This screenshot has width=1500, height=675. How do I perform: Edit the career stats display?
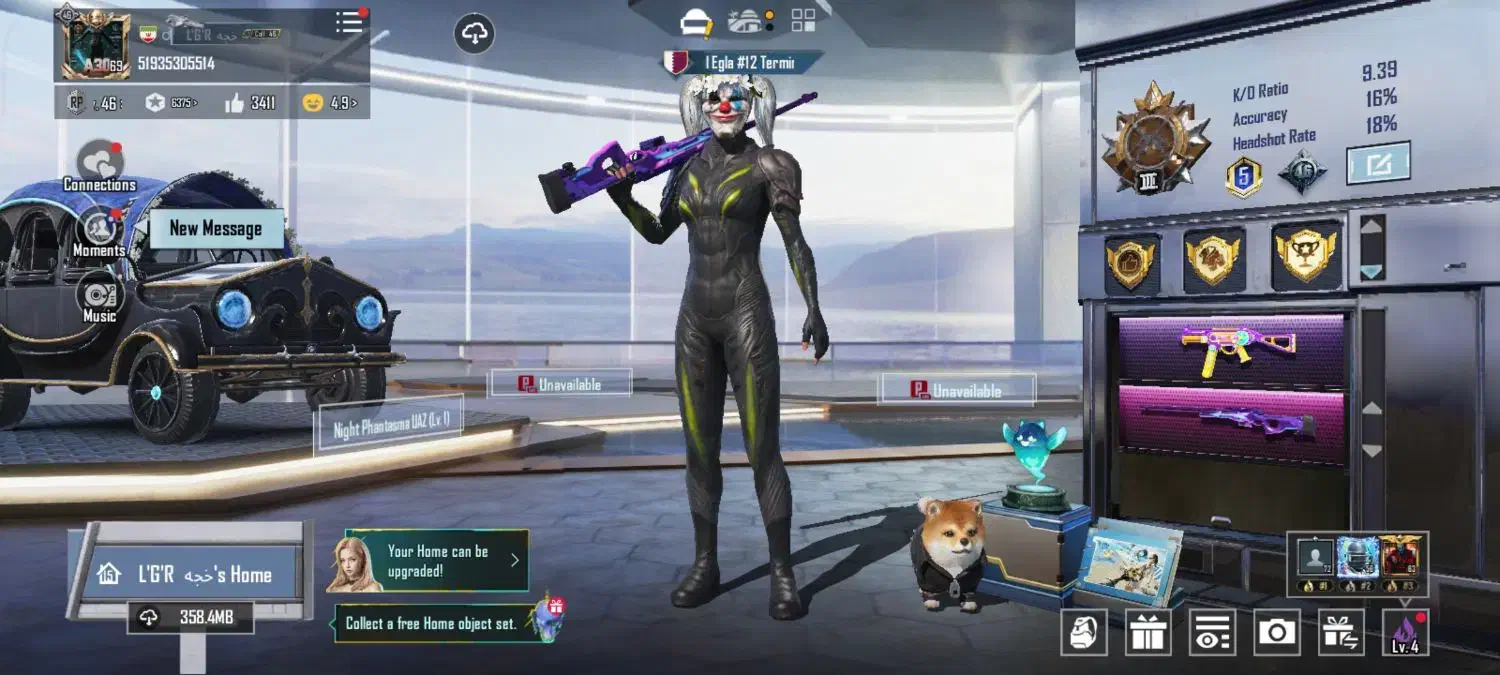tap(1378, 164)
